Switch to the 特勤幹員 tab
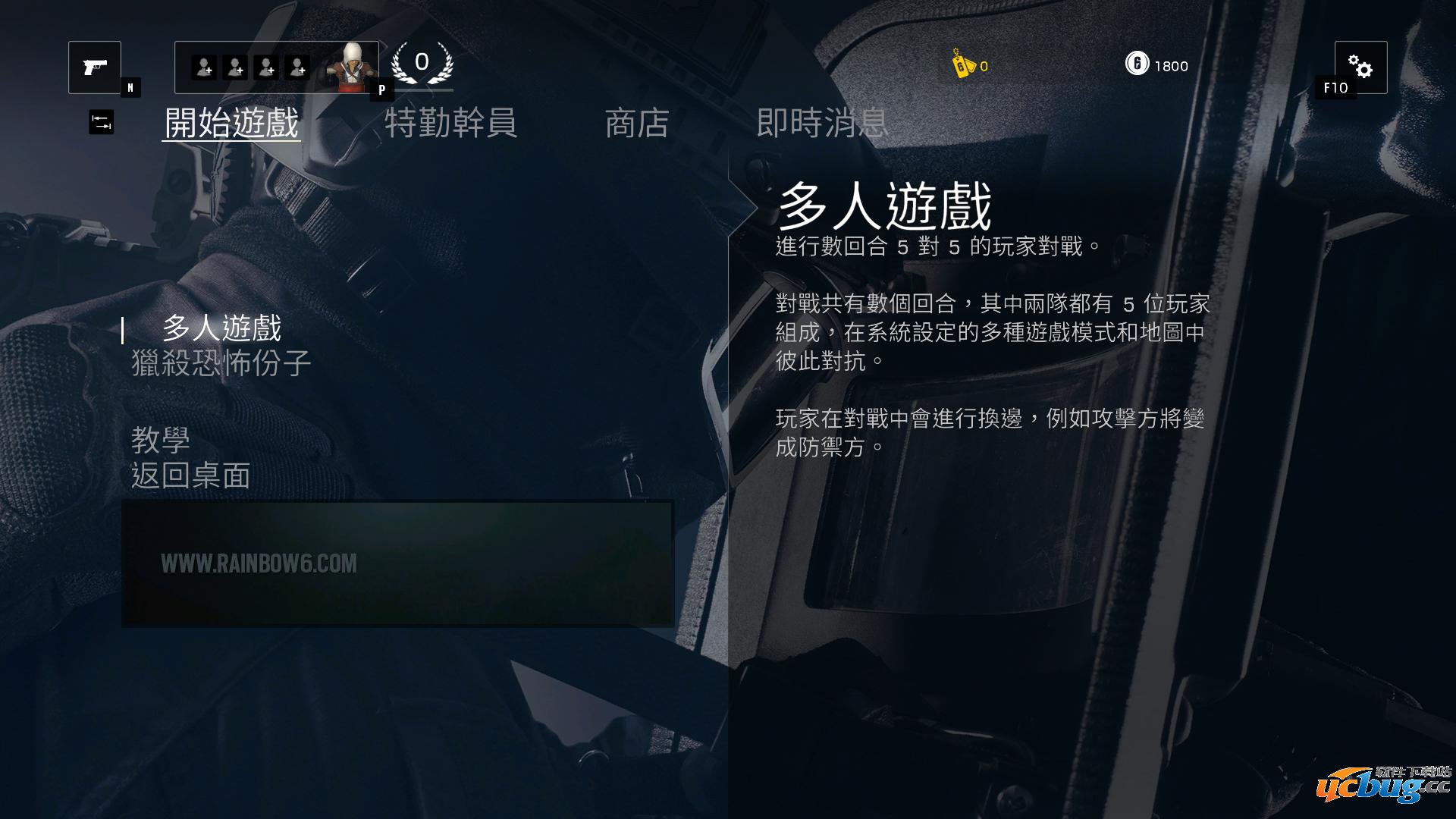The height and width of the screenshot is (819, 1456). click(453, 124)
